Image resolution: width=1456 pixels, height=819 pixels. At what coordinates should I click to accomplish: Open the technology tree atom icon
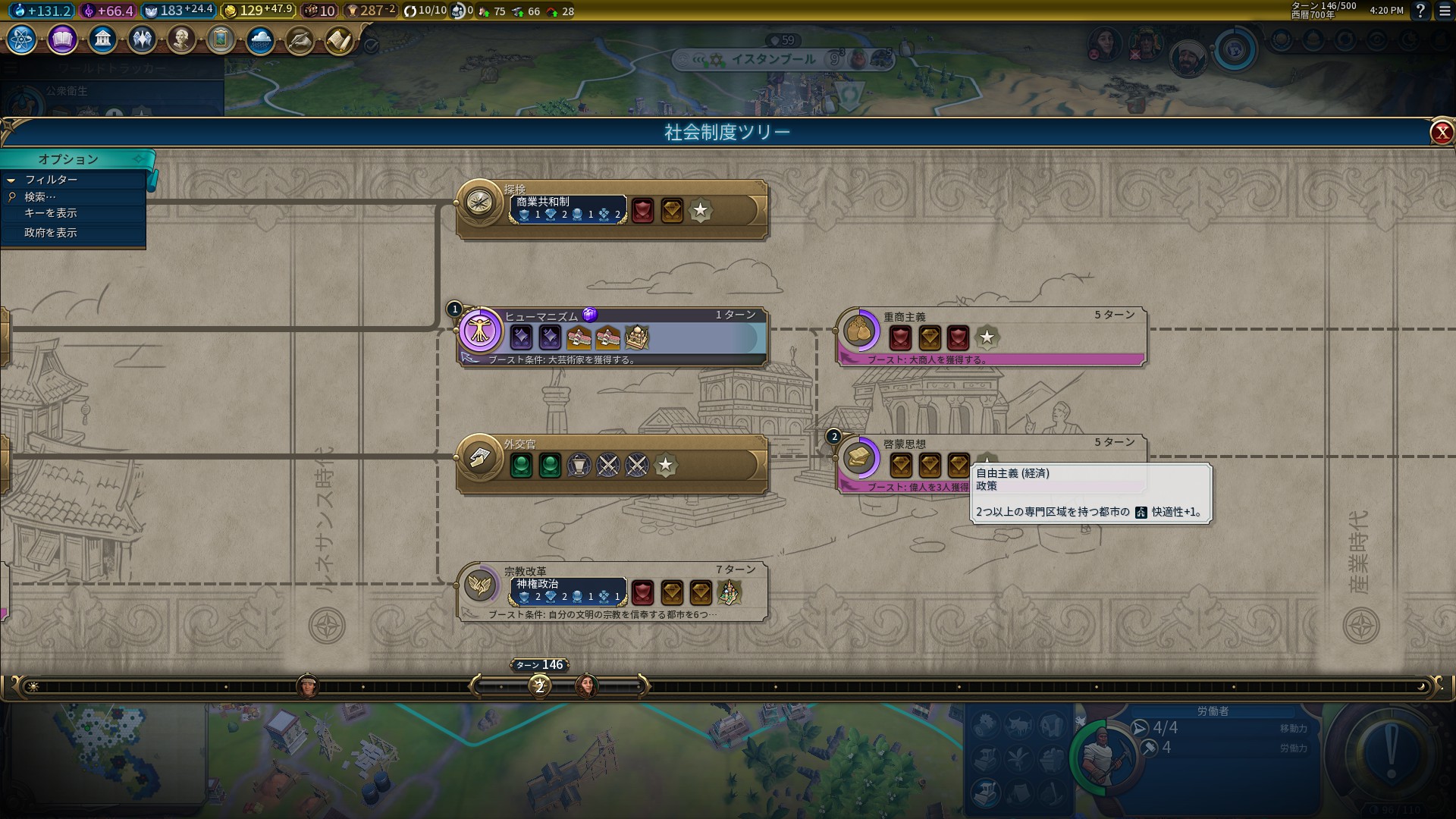(22, 39)
